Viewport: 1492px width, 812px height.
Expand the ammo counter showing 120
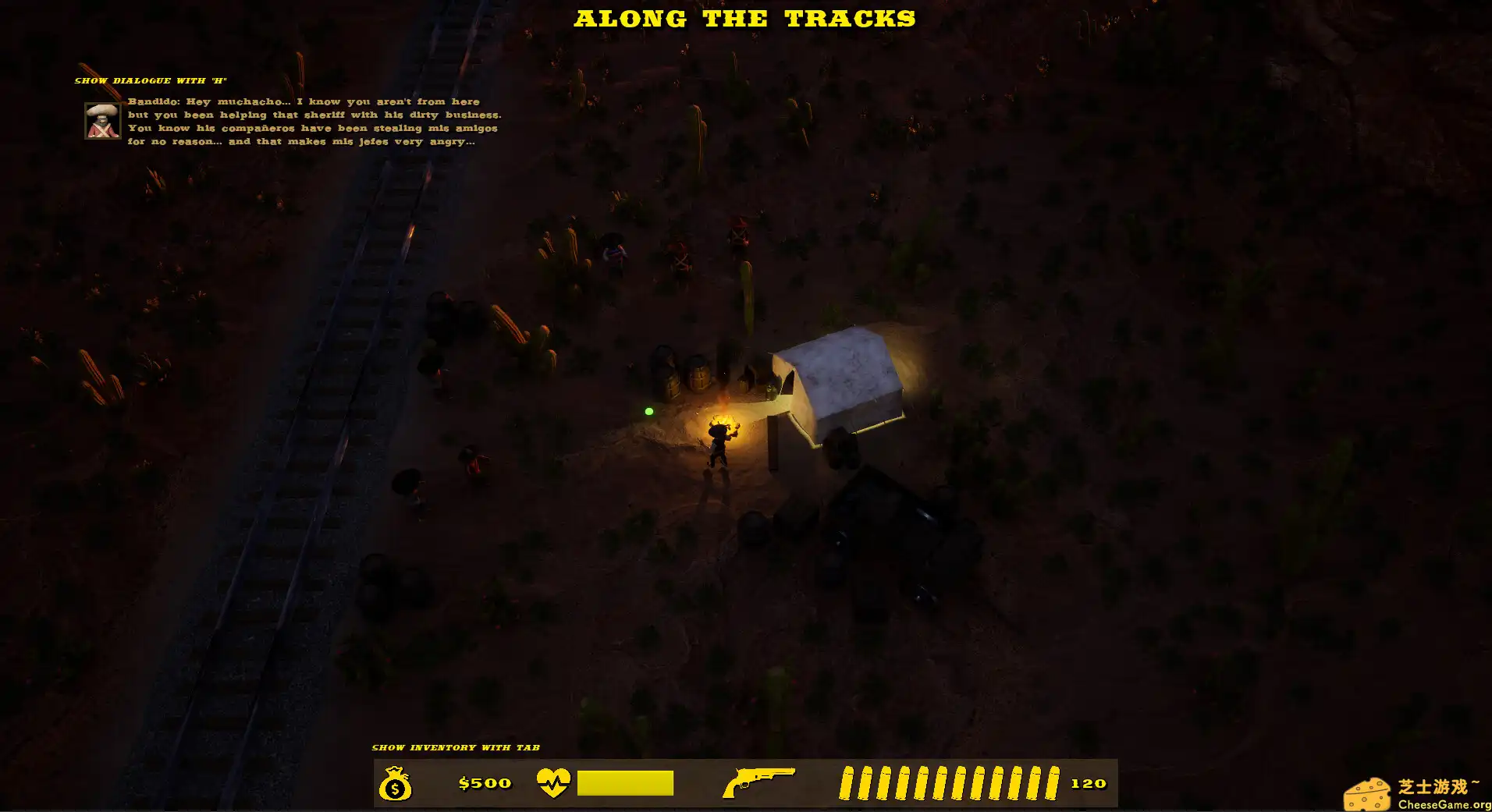pyautogui.click(x=1089, y=782)
